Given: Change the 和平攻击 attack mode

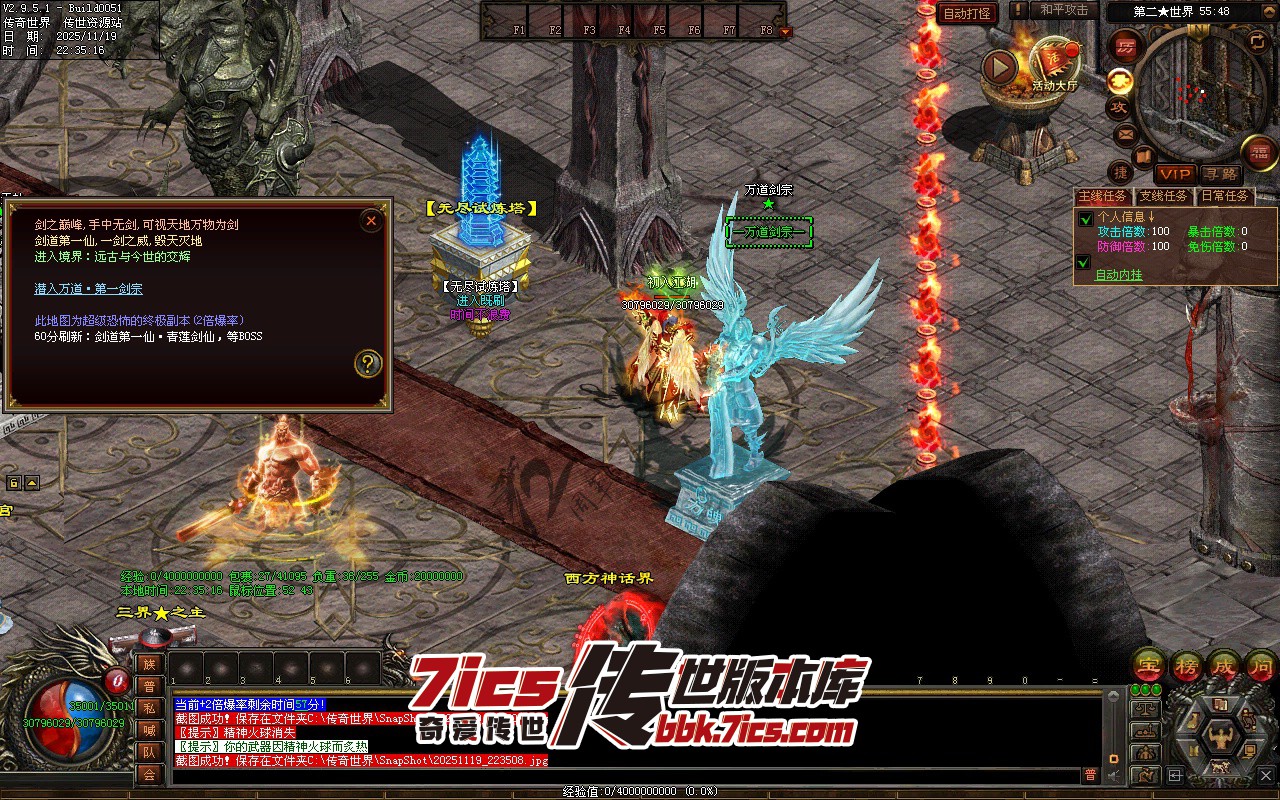Looking at the screenshot, I should click(x=1063, y=10).
